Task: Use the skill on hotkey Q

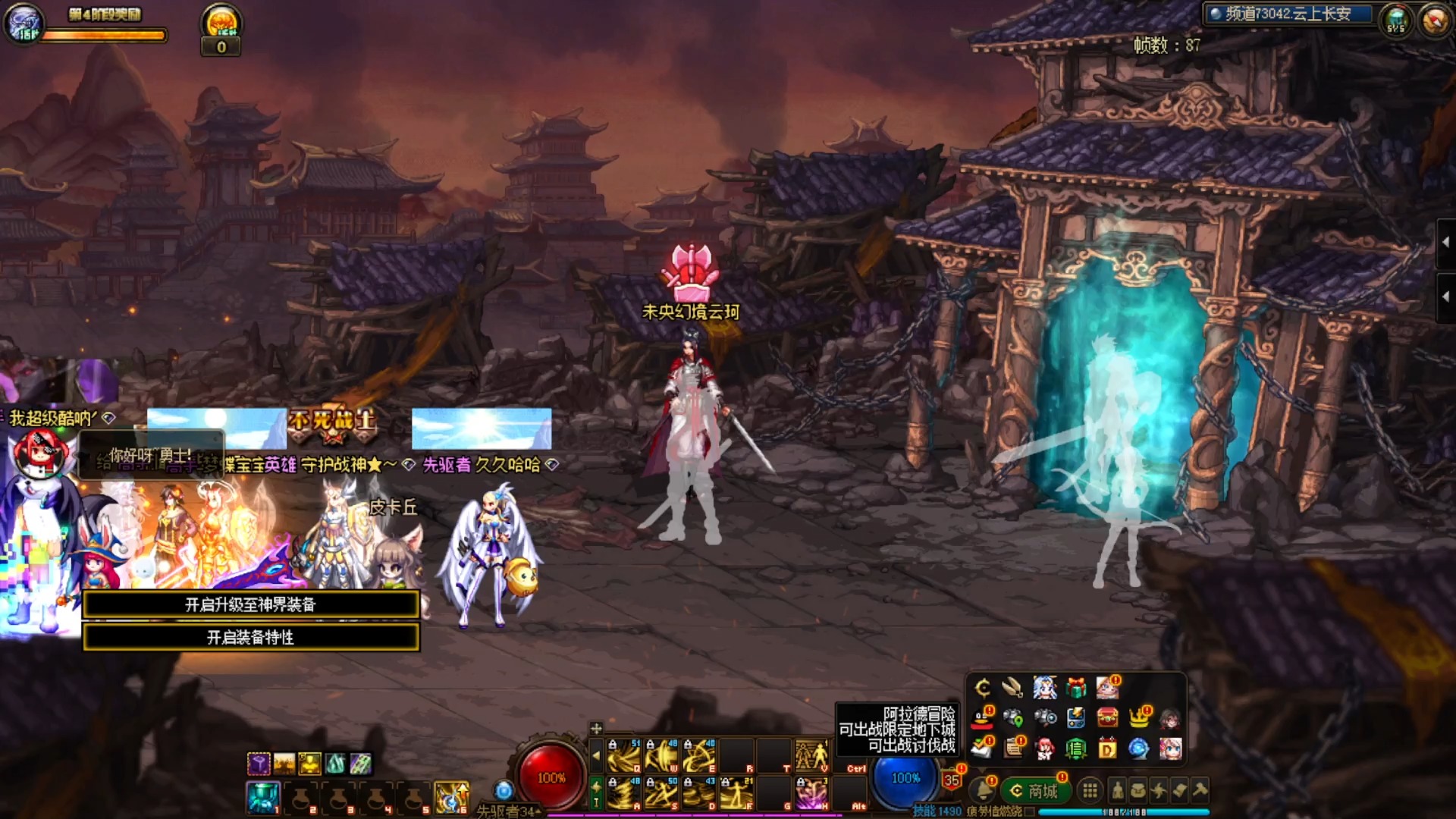Action: click(x=625, y=755)
